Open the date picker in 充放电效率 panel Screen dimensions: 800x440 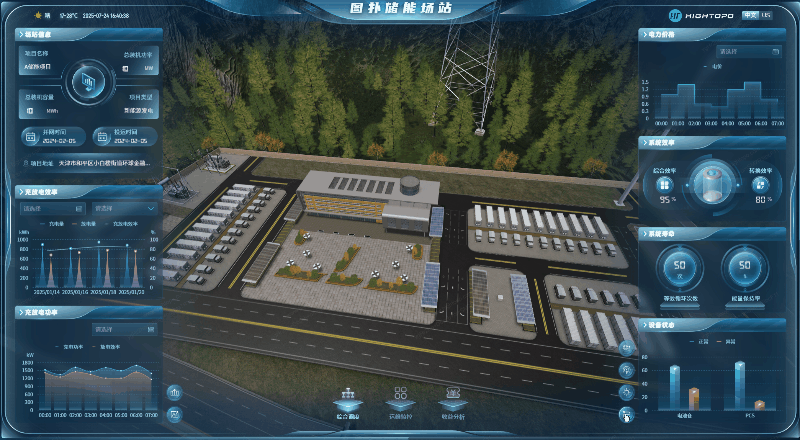pyautogui.click(x=53, y=208)
